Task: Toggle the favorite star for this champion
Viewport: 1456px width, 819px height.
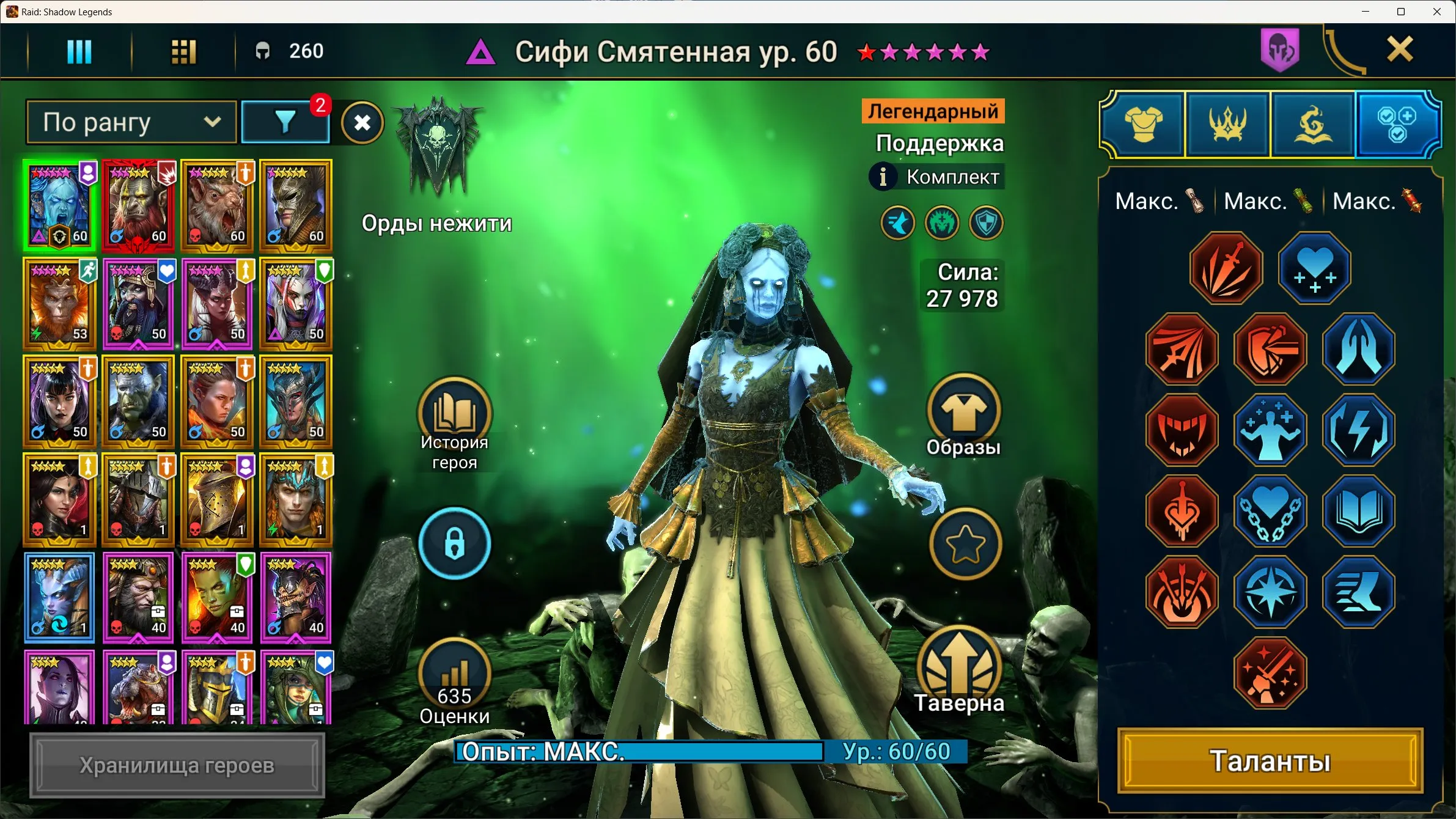Action: point(966,543)
